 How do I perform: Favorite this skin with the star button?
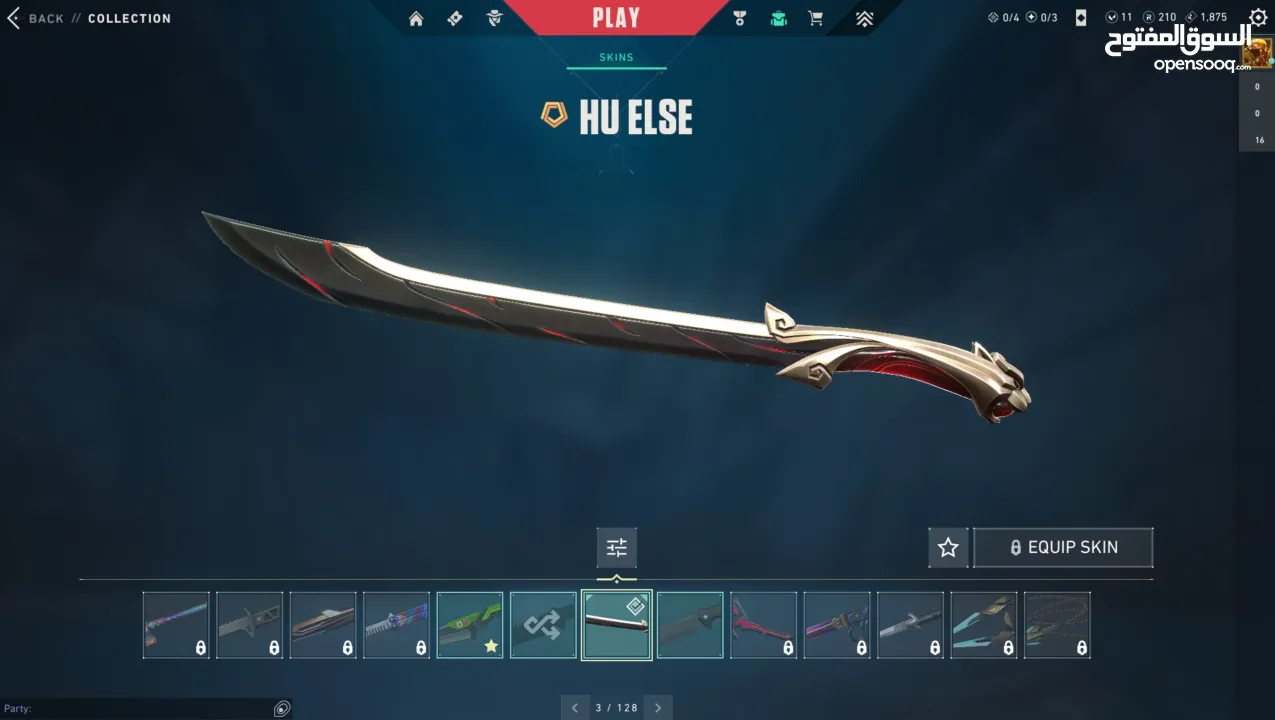pos(948,547)
